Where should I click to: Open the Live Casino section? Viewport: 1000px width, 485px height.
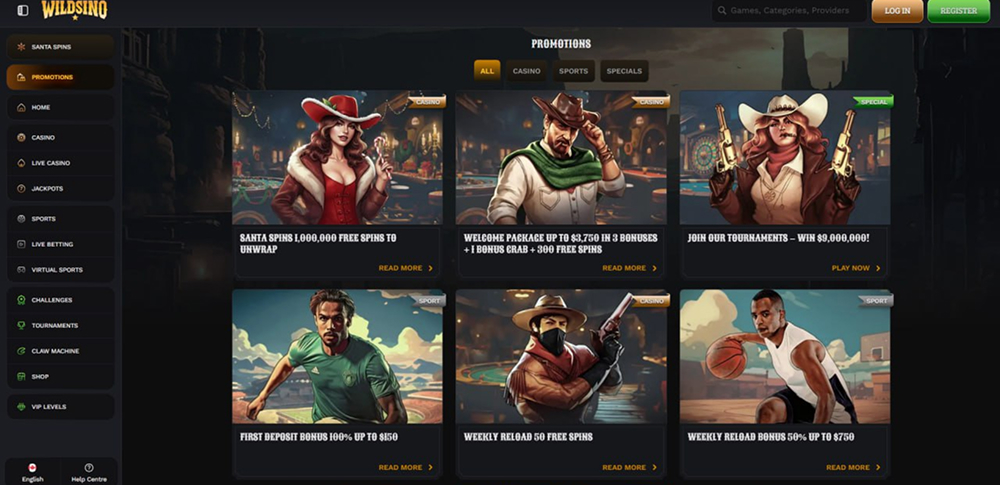coord(59,163)
